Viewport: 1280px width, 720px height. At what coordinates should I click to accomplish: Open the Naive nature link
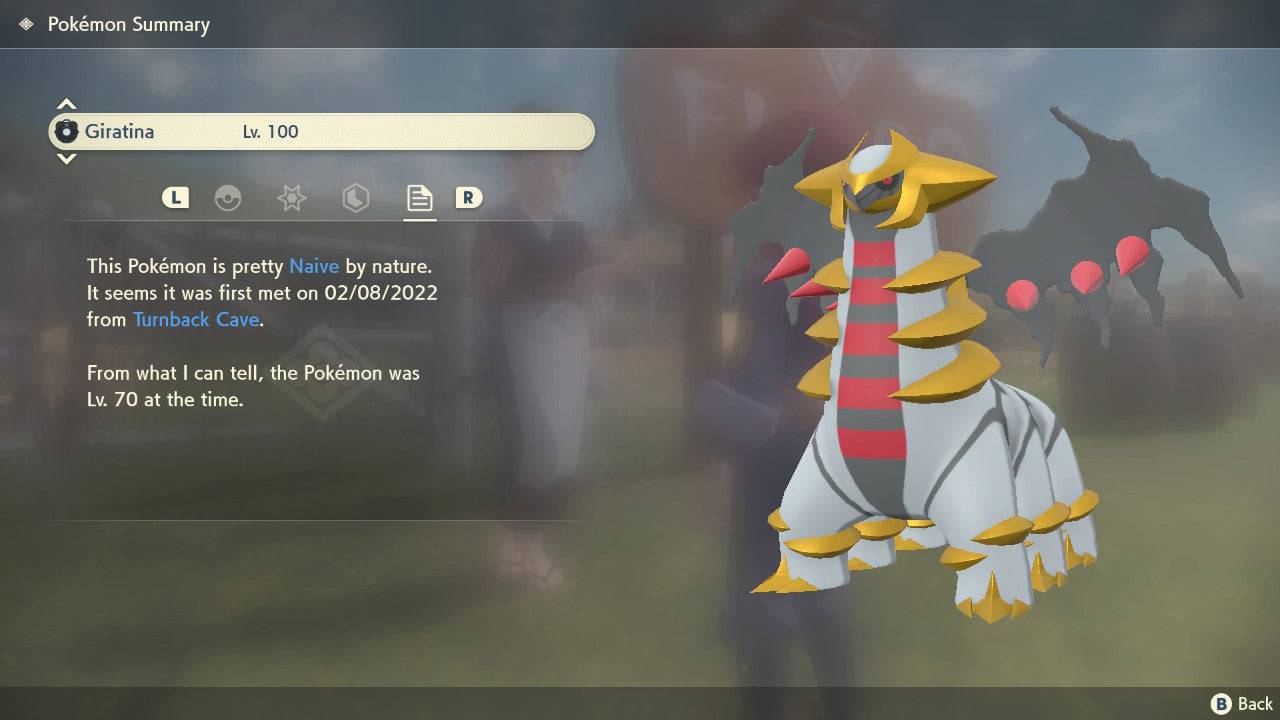pyautogui.click(x=314, y=266)
